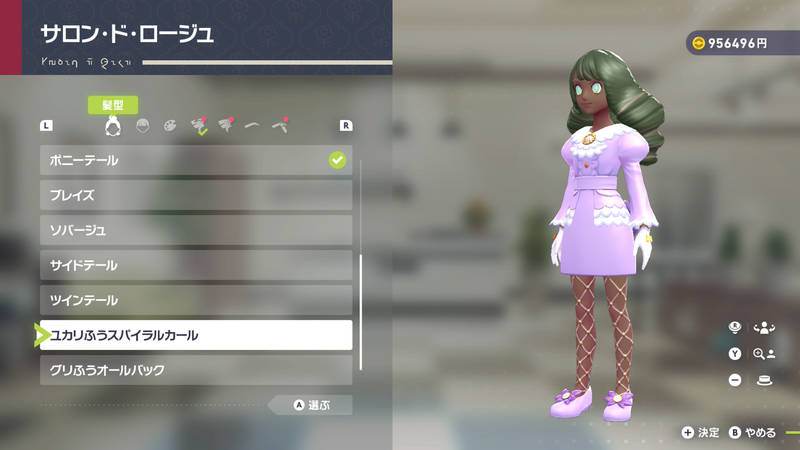
Task: Switch to the hairstyle head icon tab
Action: [113, 126]
